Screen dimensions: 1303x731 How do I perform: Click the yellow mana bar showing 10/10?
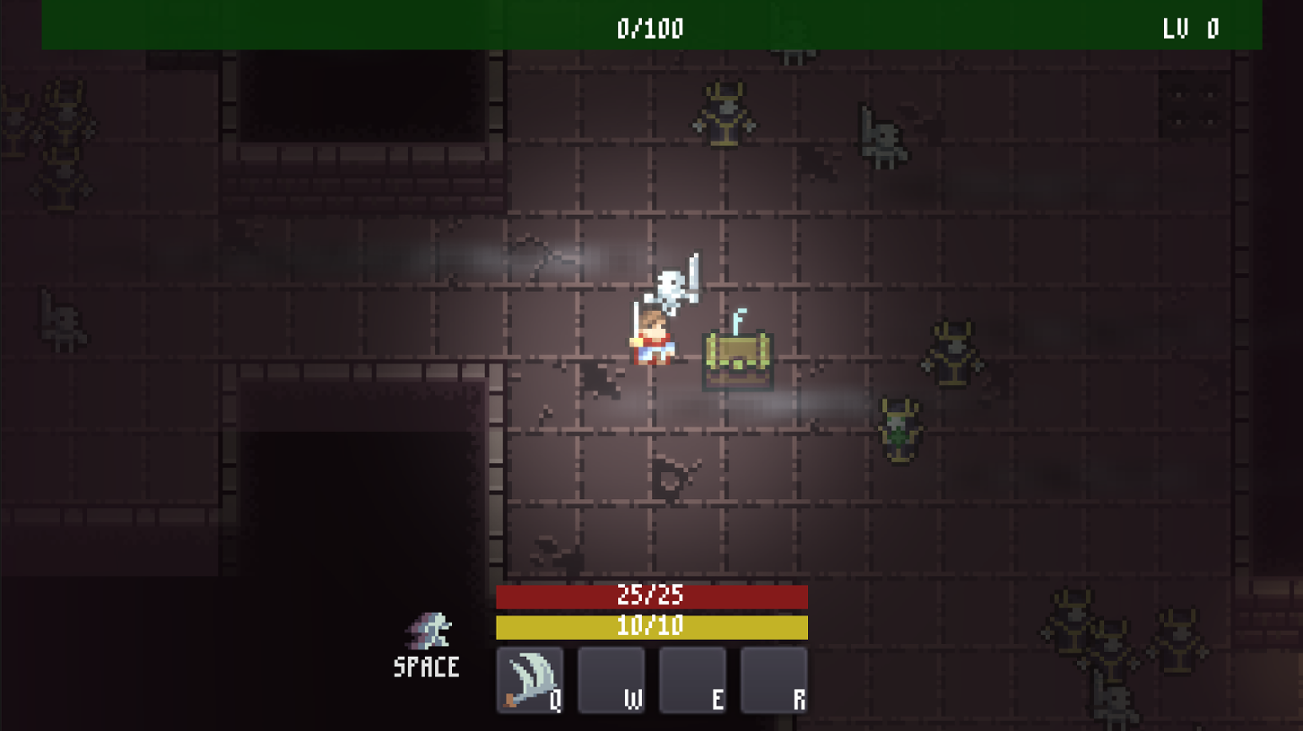click(x=651, y=626)
